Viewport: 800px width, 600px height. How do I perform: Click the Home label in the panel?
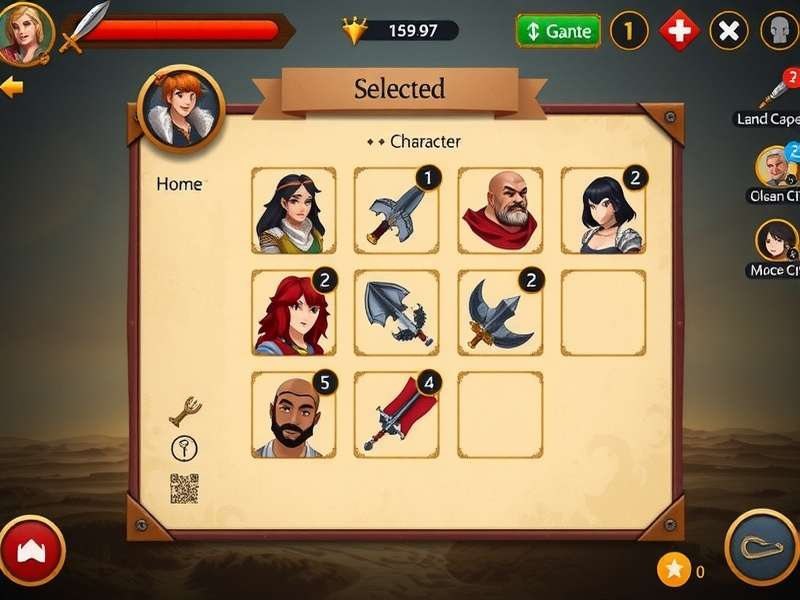point(179,184)
